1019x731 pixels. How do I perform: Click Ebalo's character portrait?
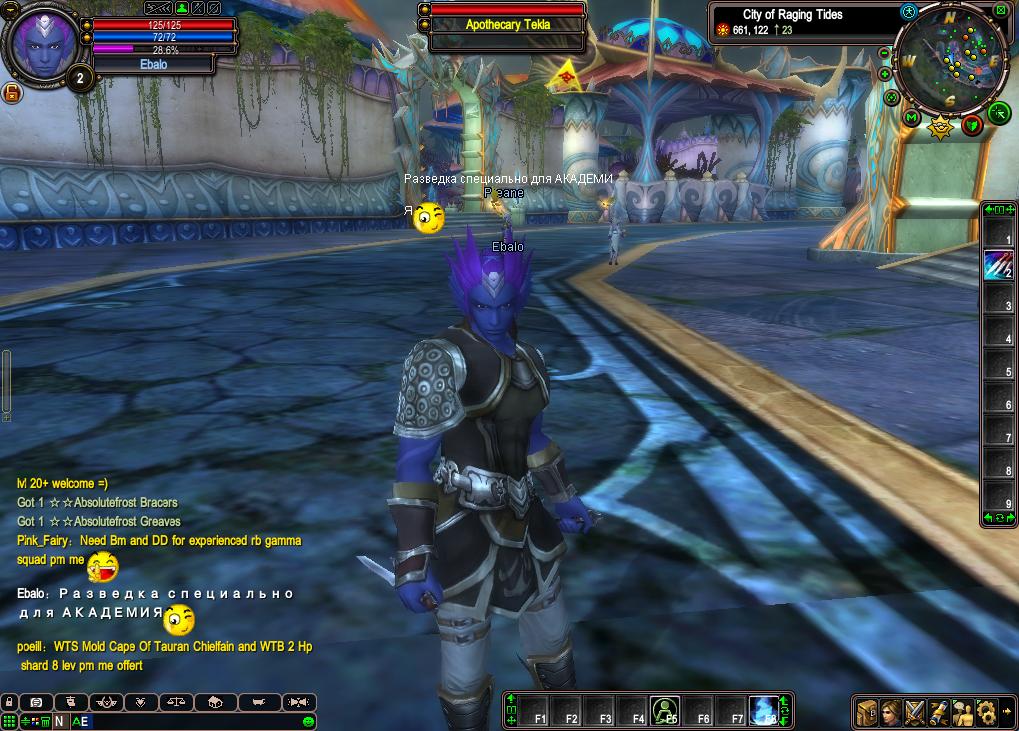point(41,41)
